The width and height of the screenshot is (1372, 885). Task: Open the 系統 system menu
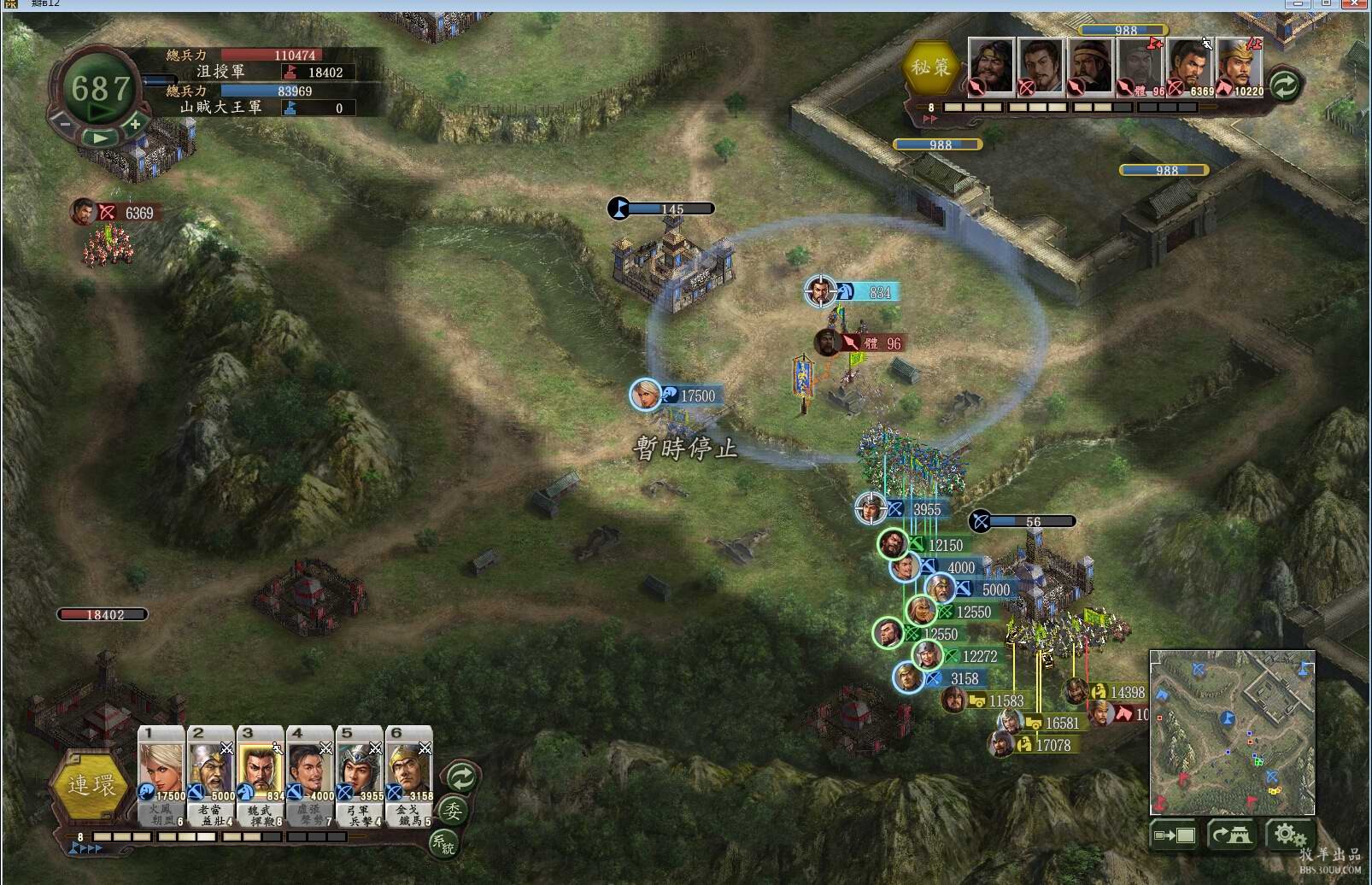pyautogui.click(x=443, y=843)
